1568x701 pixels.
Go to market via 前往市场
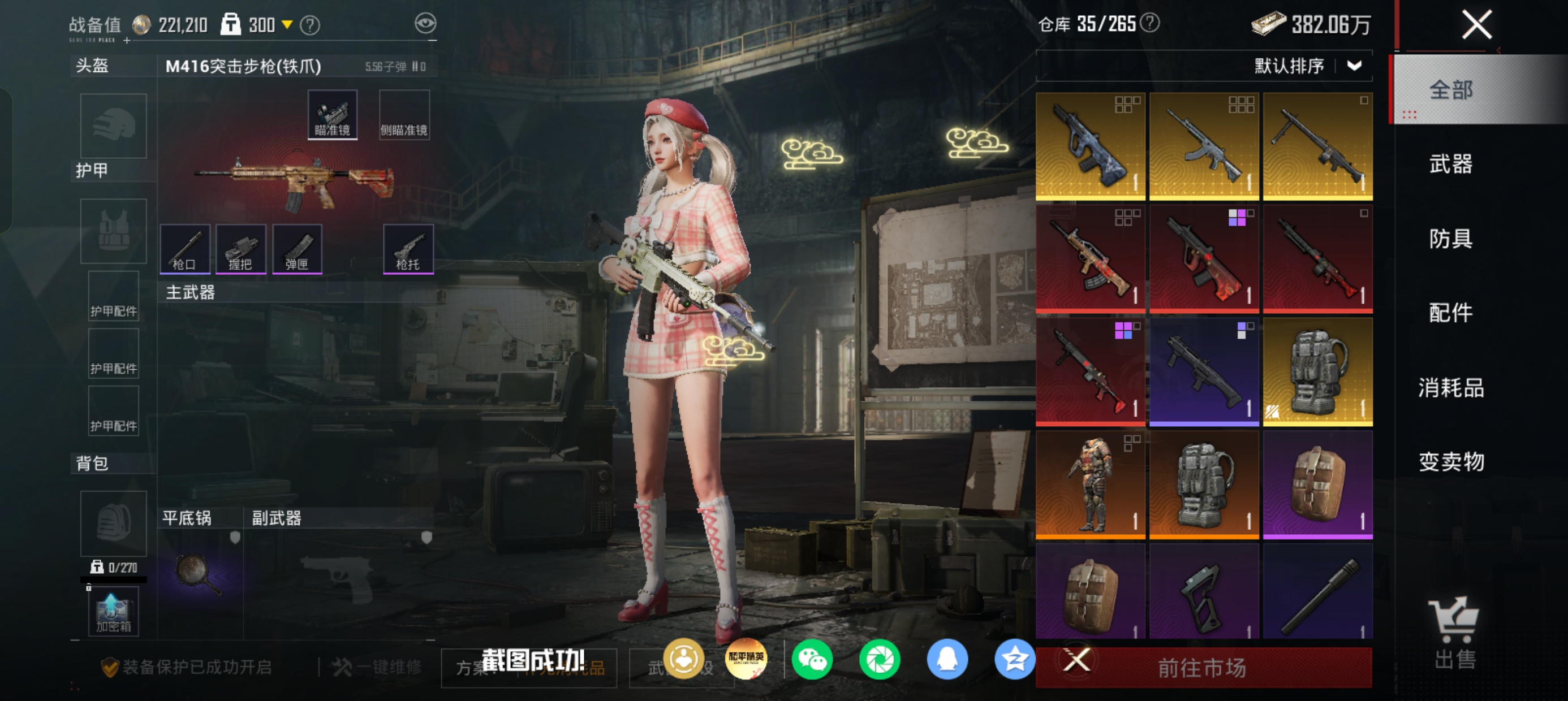[x=1202, y=668]
